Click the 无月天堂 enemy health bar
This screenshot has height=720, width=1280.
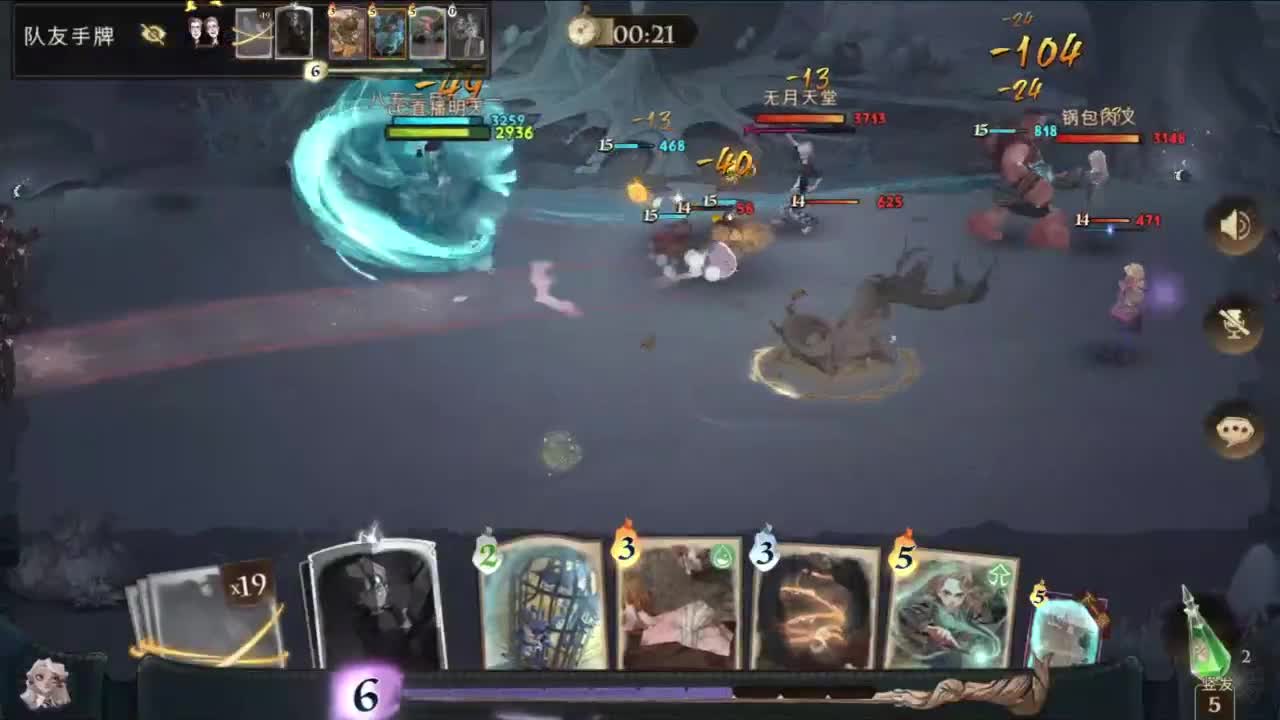798,116
